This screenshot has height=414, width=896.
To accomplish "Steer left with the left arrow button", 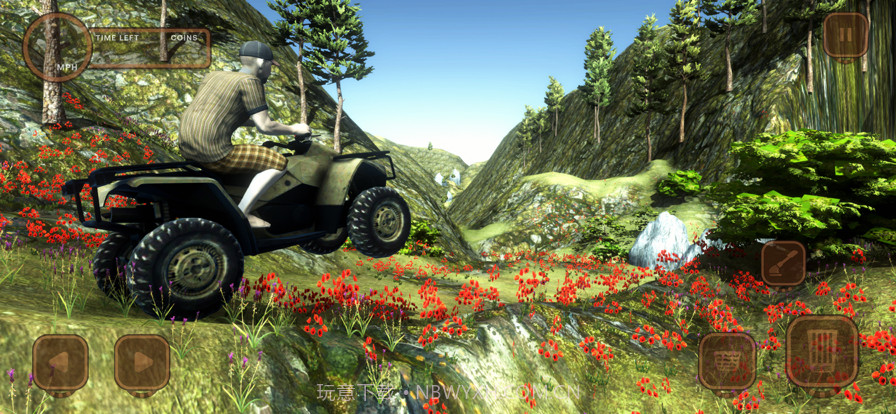I will coord(60,362).
